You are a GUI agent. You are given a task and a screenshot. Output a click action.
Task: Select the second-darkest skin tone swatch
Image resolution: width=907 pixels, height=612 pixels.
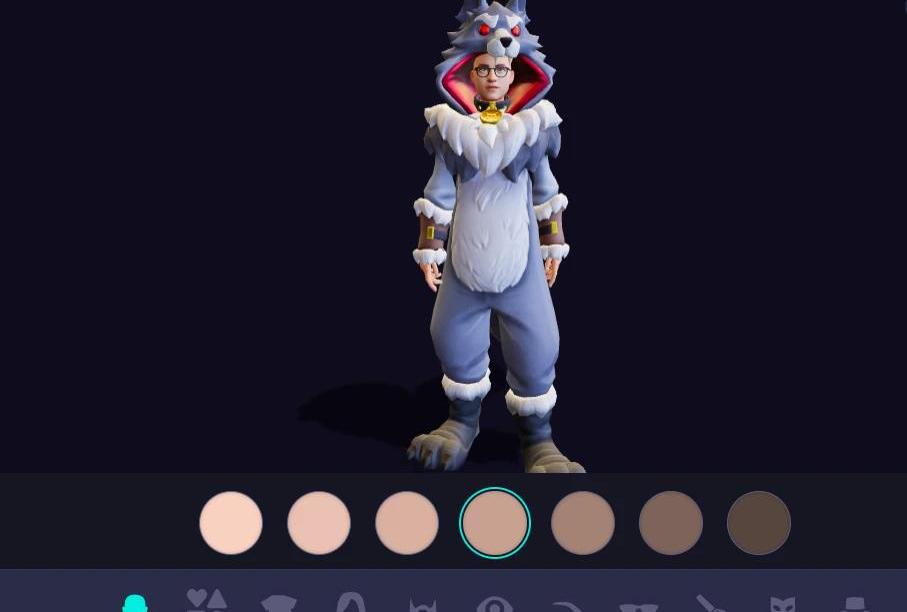(671, 523)
